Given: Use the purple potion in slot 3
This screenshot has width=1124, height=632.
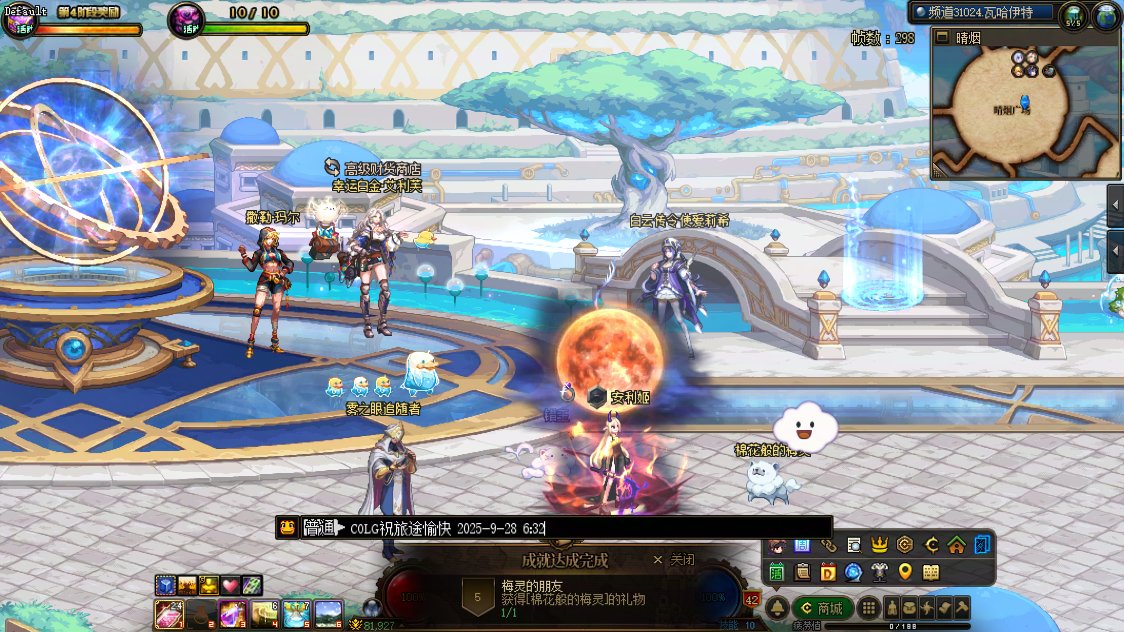Looking at the screenshot, I should tap(233, 612).
